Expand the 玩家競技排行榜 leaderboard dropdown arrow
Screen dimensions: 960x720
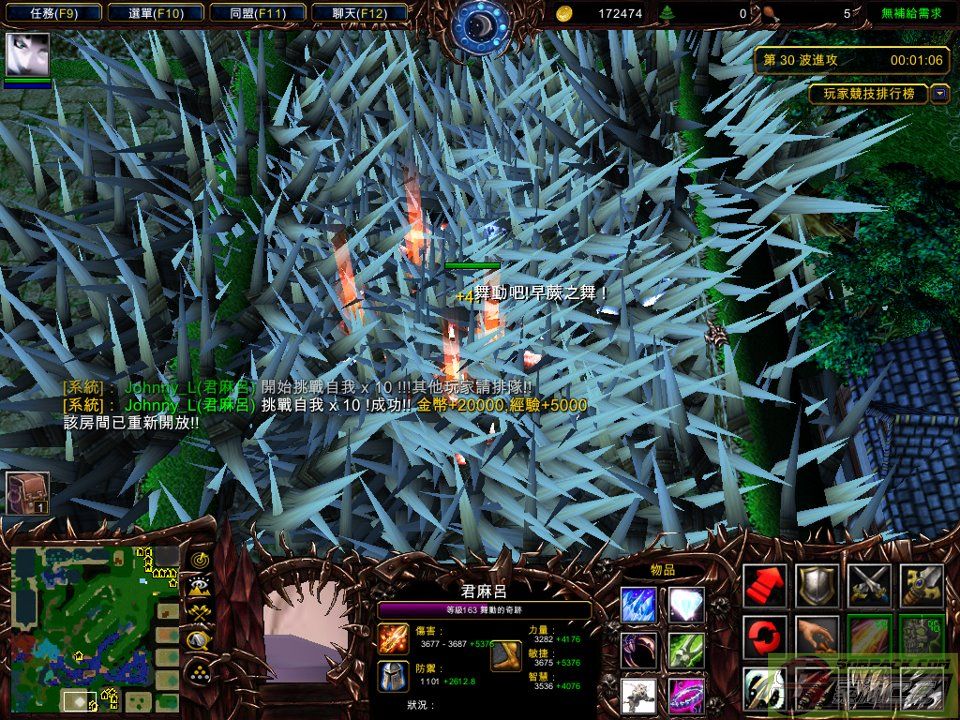pos(940,94)
